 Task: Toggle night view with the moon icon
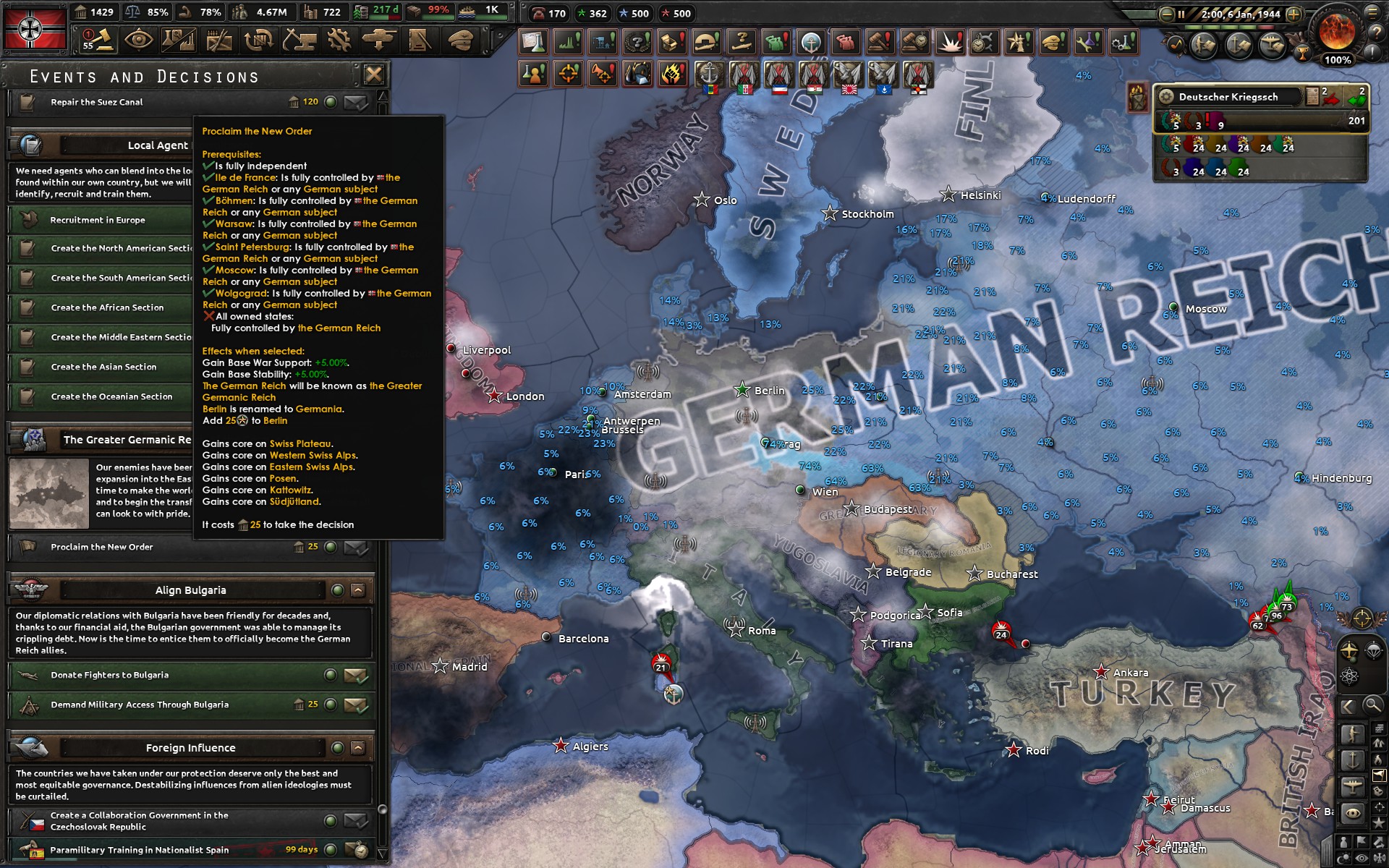(x=1343, y=856)
